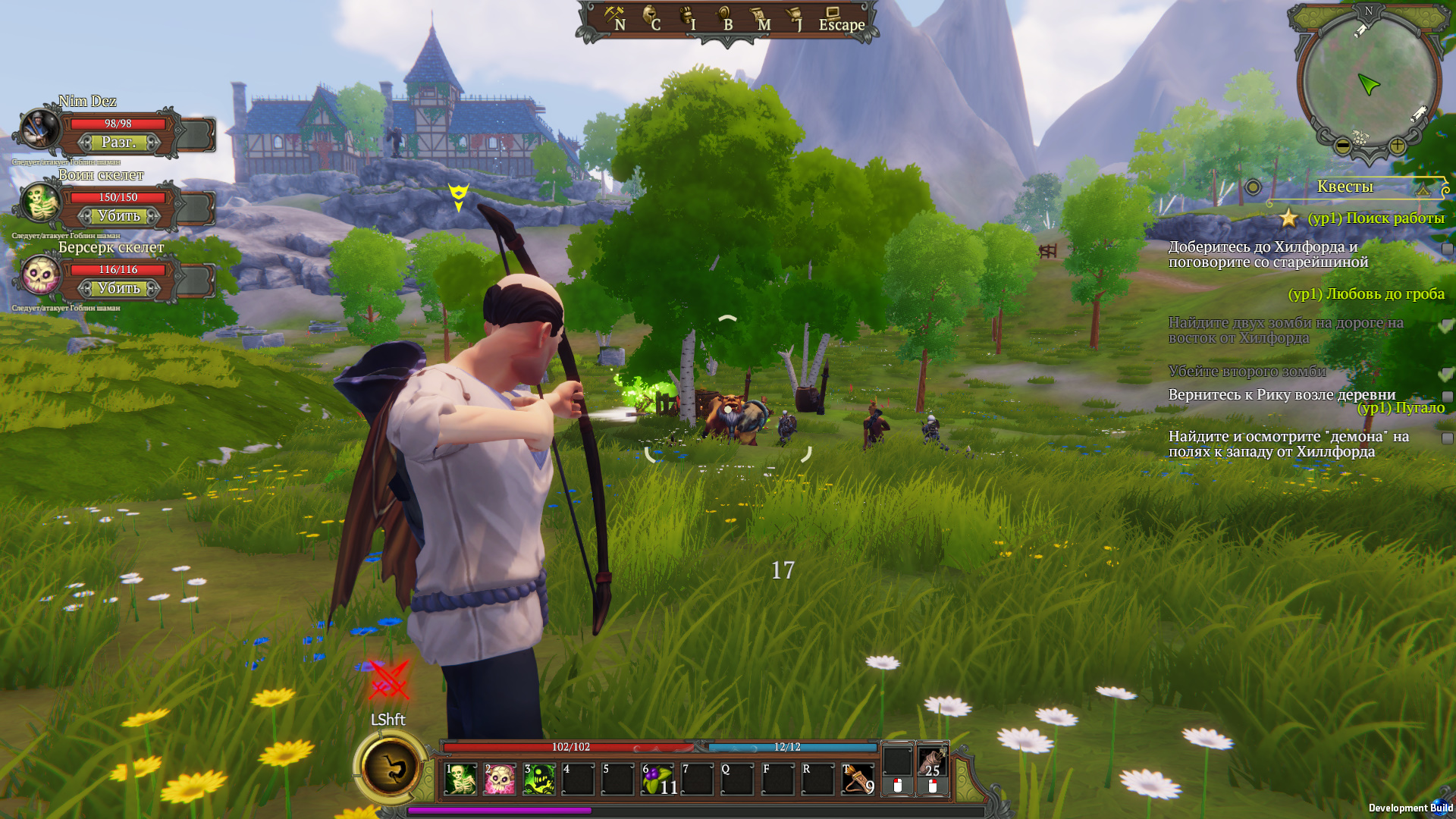This screenshot has width=1456, height=819.
Task: Select the Поиск работы quest
Action: [1376, 218]
